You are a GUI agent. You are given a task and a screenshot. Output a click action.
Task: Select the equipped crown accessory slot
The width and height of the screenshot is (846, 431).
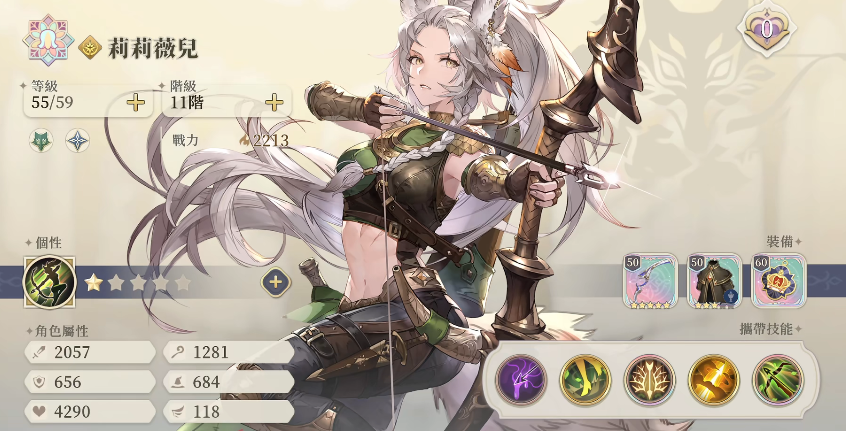[779, 280]
